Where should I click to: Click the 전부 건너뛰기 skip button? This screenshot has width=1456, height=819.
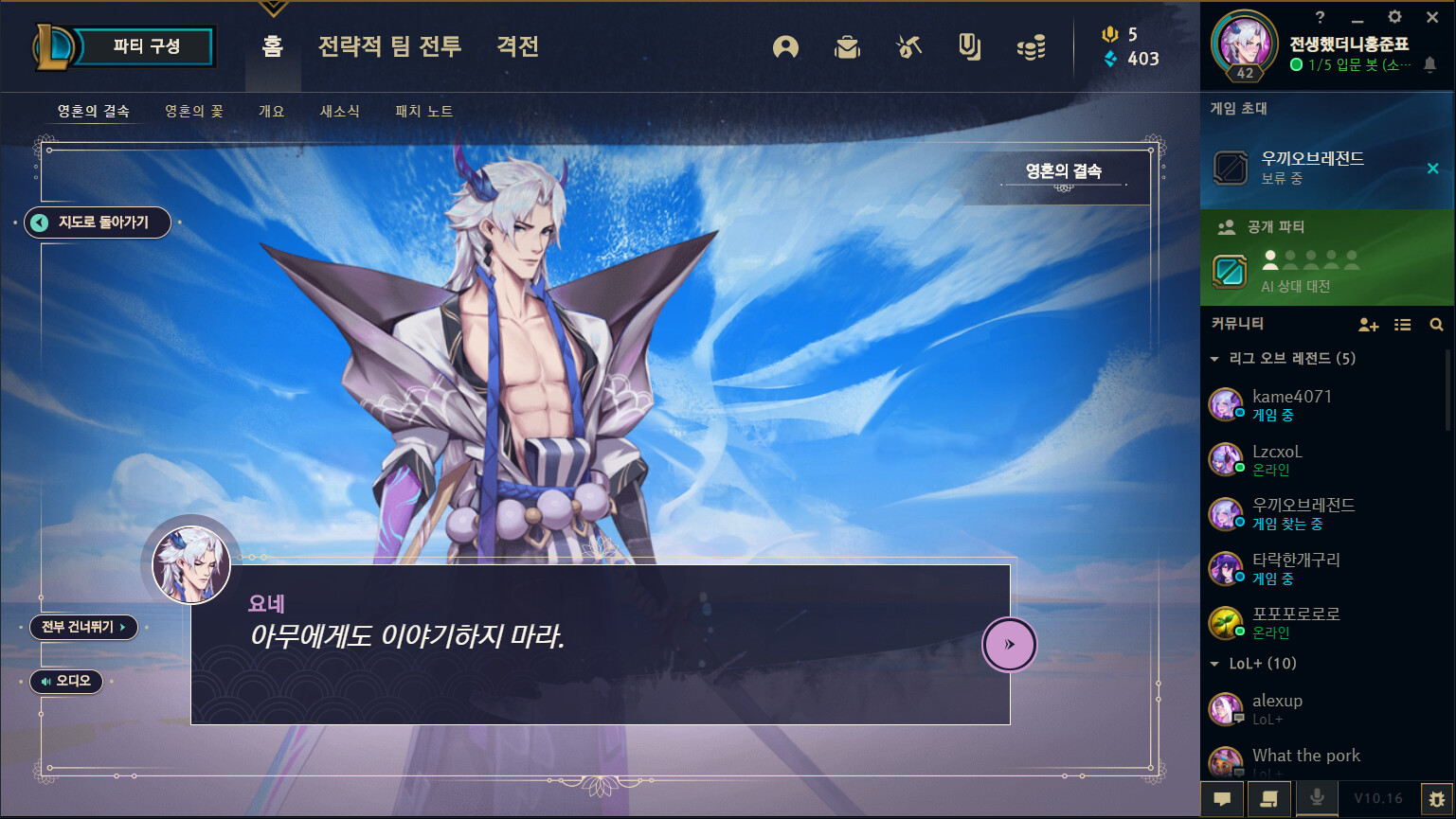83,627
